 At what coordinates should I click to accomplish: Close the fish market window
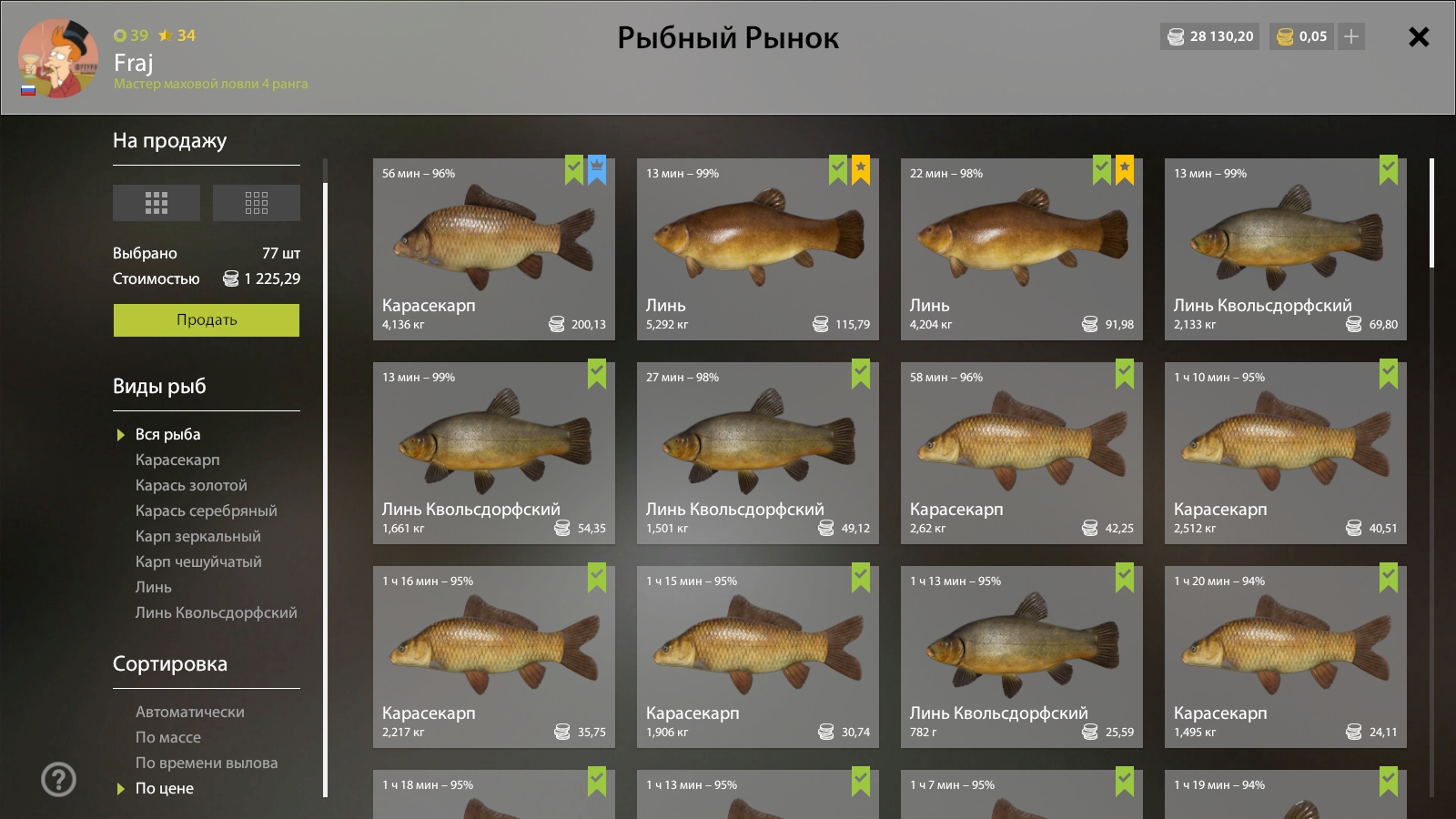click(1418, 37)
